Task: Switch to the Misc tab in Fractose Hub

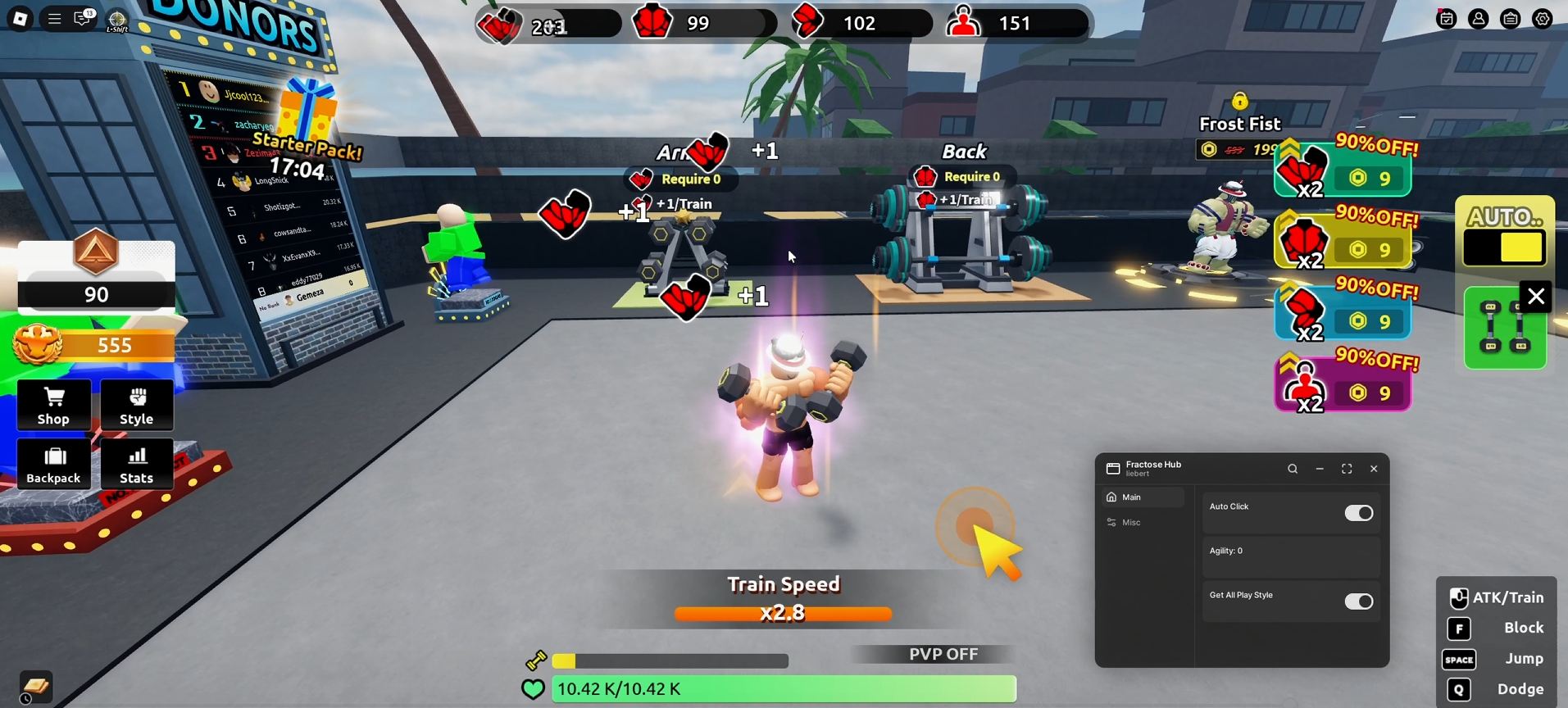Action: pyautogui.click(x=1132, y=523)
